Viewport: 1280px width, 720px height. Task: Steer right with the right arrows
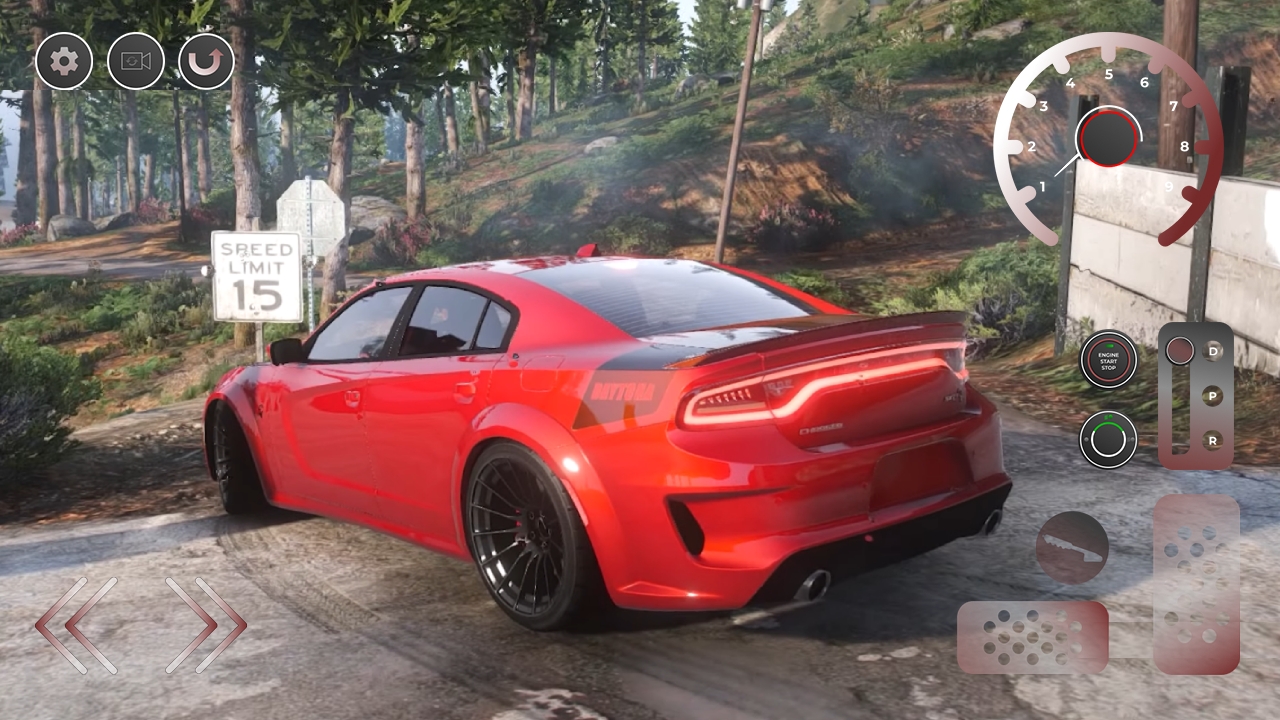pos(206,626)
